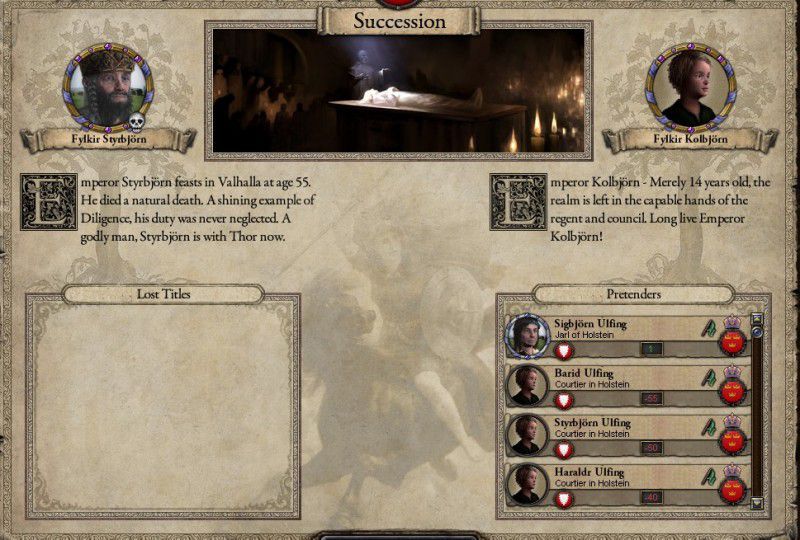The height and width of the screenshot is (540, 800).
Task: Select pretender Styrbjörn Ulfing's portrait
Action: click(x=527, y=435)
